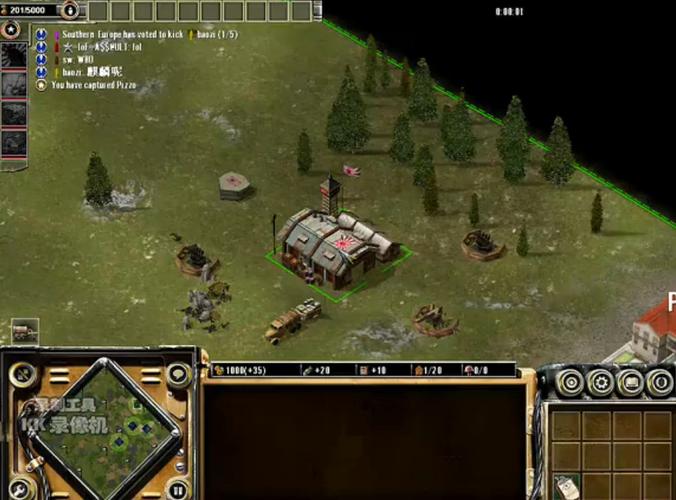Open the gear settings button
Image resolution: width=676 pixels, height=500 pixels.
[601, 381]
